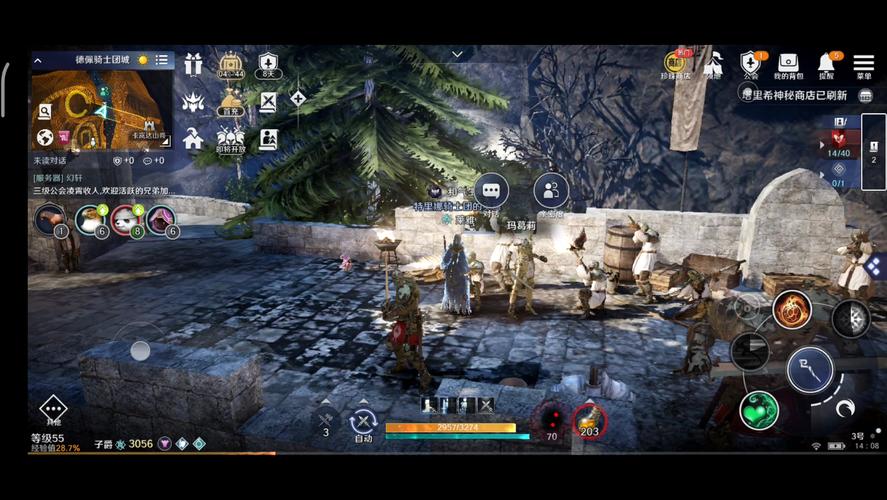
Task: Open the pearl shop (珍珠商店)
Action: tap(677, 65)
